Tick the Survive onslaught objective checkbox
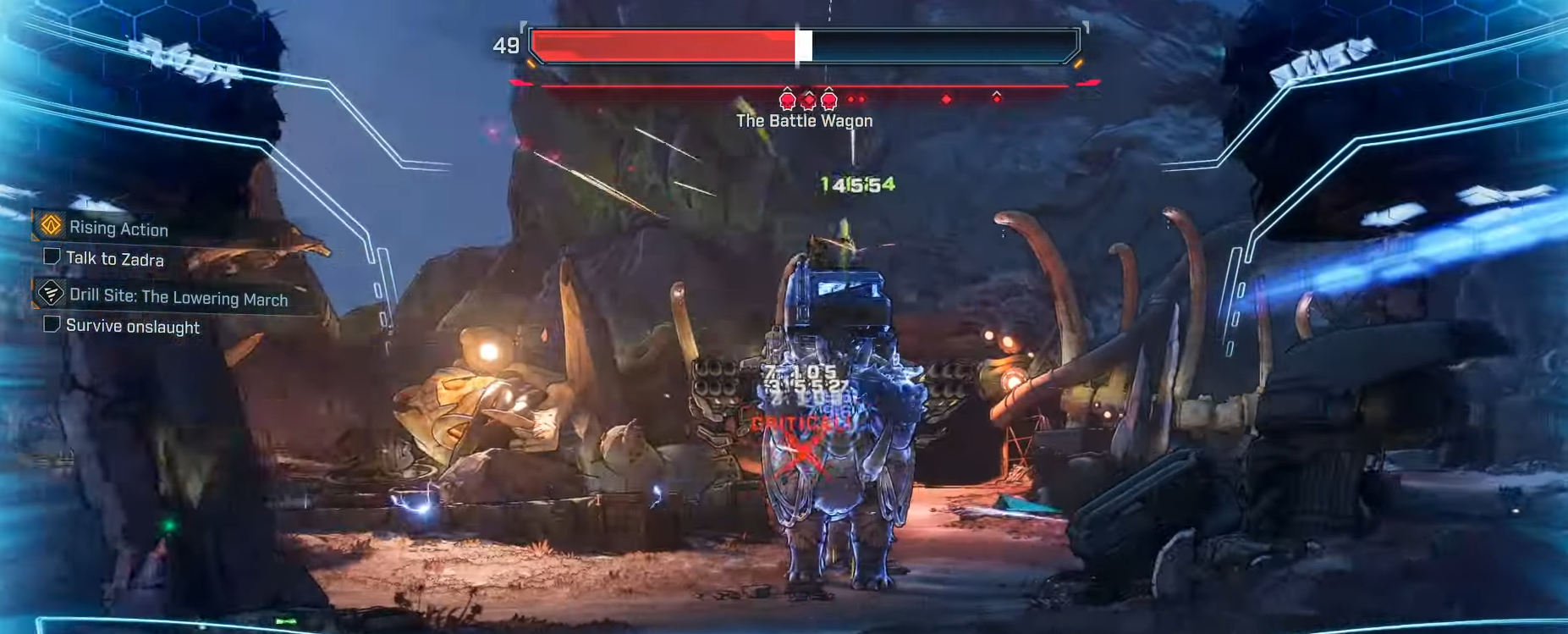This screenshot has width=1568, height=634. 52,324
